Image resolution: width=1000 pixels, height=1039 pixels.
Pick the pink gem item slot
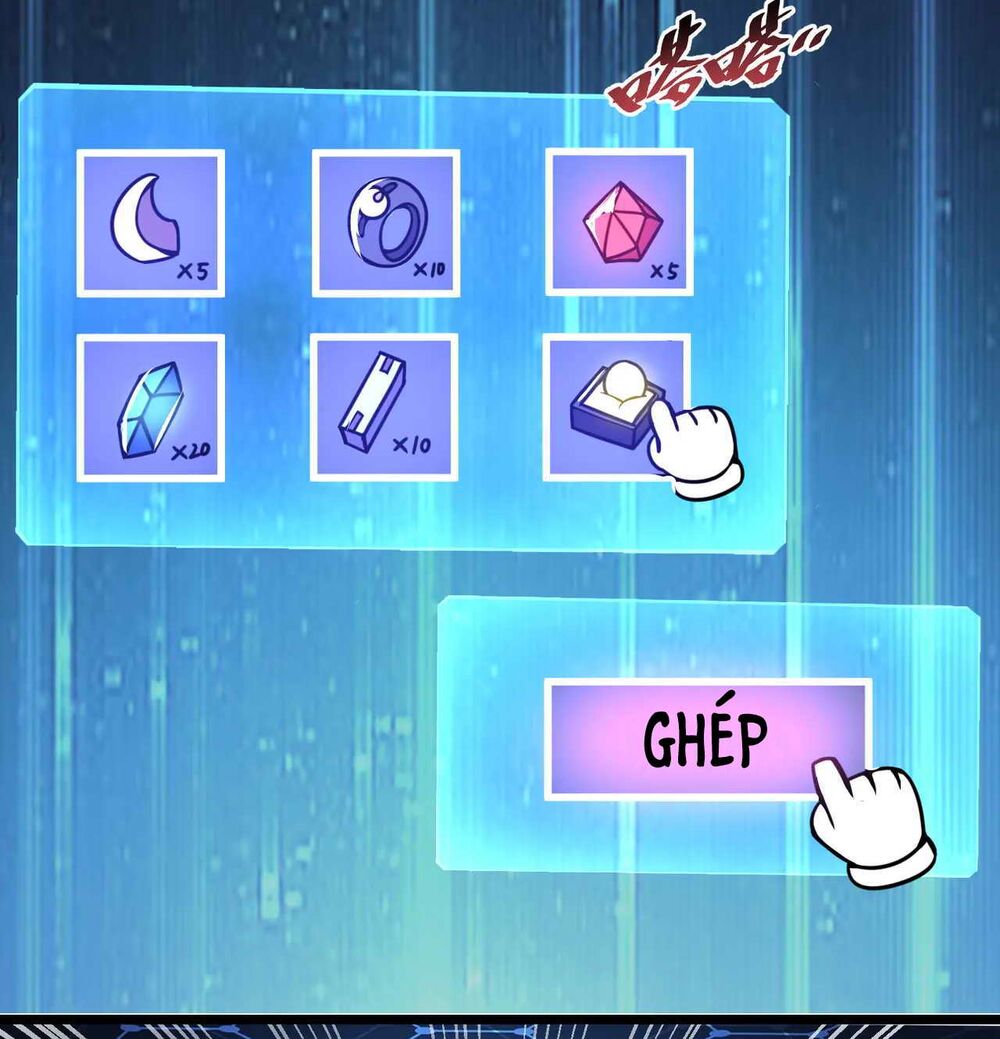pos(619,223)
